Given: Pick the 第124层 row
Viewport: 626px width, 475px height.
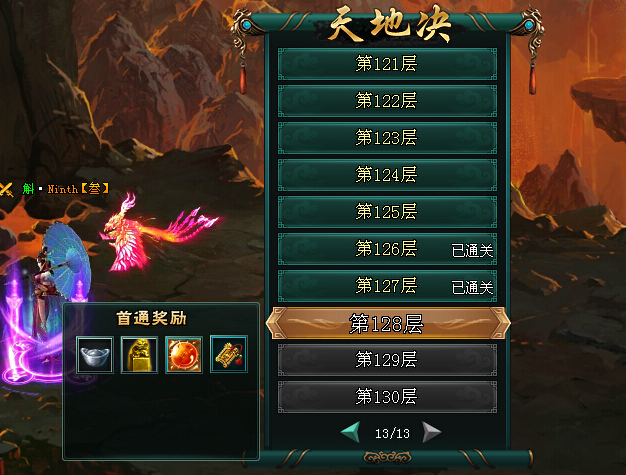Looking at the screenshot, I should (x=387, y=175).
